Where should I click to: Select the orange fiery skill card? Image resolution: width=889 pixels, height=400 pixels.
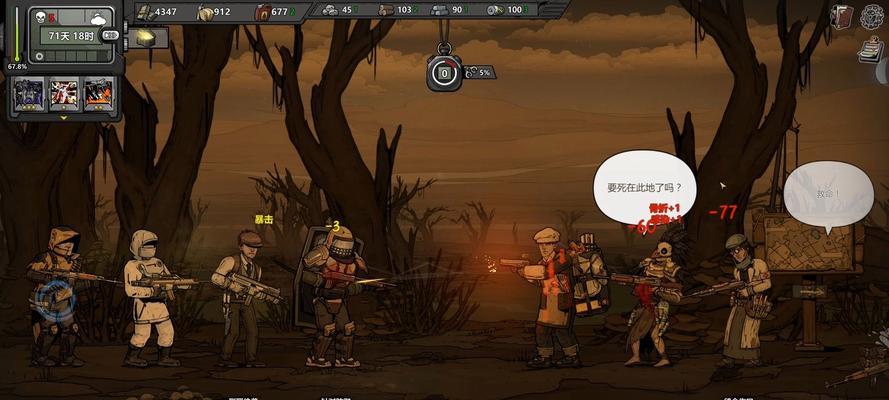click(98, 94)
